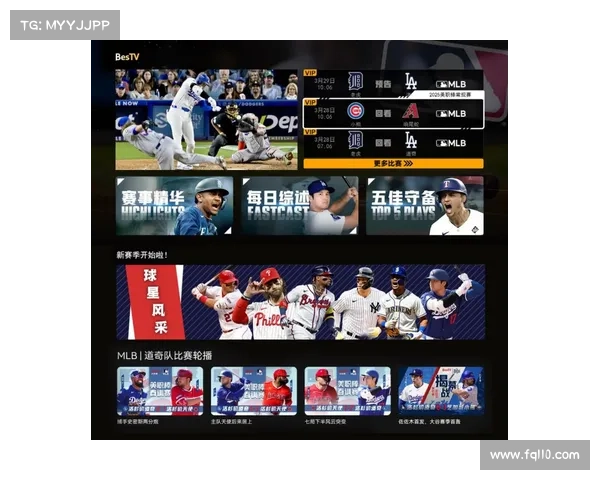
Task: Open the Tigers vs Dodgers 回看 replay row
Action: point(393,141)
